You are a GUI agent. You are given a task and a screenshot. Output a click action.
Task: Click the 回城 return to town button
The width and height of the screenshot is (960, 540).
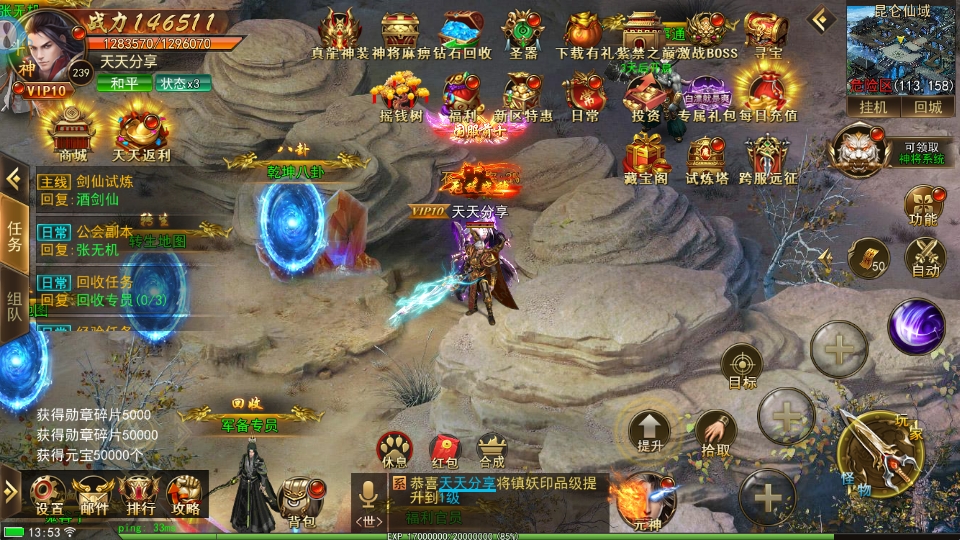click(x=927, y=107)
